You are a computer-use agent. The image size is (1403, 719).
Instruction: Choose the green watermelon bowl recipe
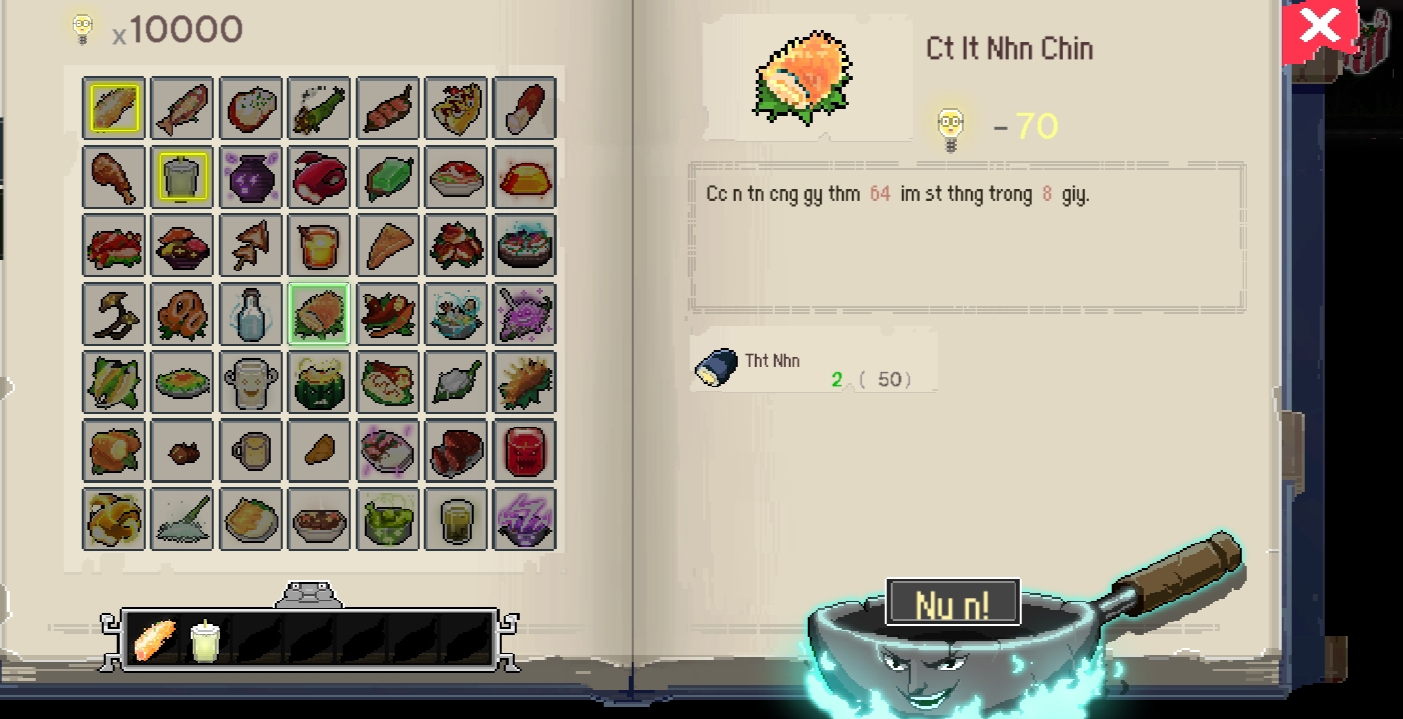[x=319, y=382]
